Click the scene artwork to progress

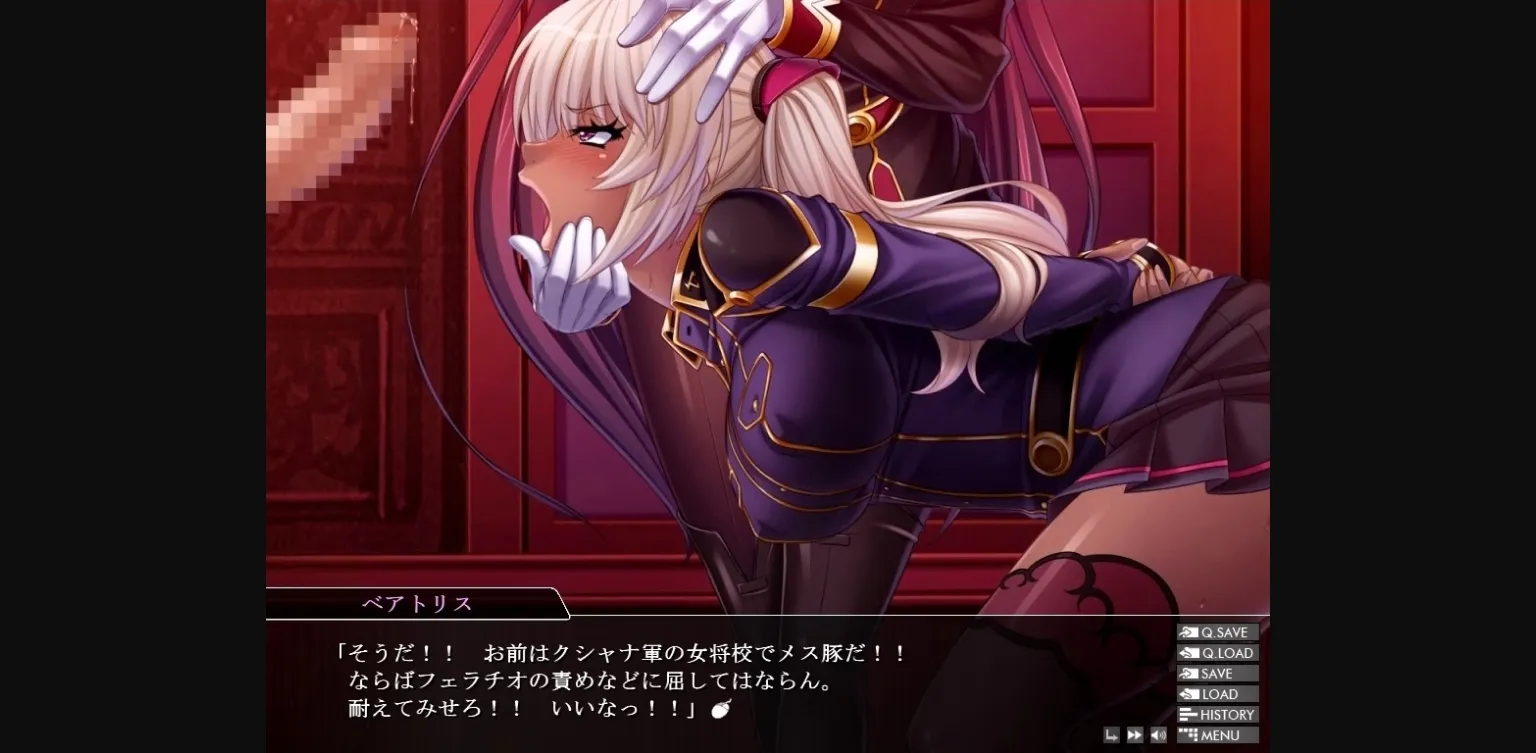tap(768, 300)
